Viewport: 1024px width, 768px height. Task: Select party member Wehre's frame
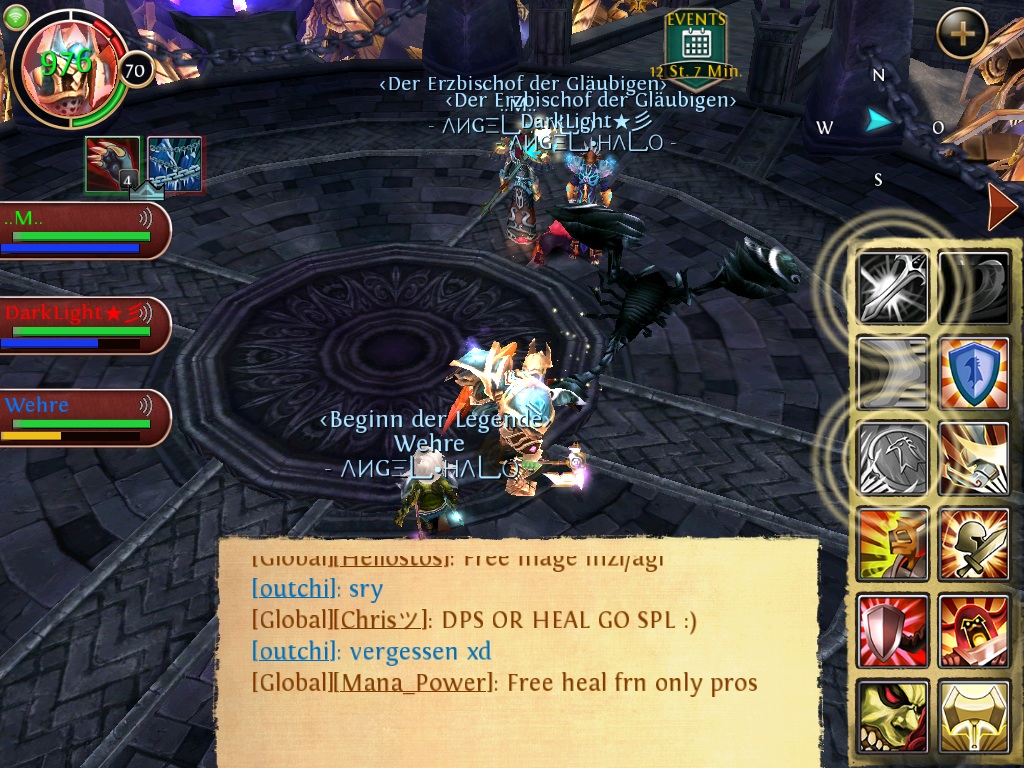point(84,417)
